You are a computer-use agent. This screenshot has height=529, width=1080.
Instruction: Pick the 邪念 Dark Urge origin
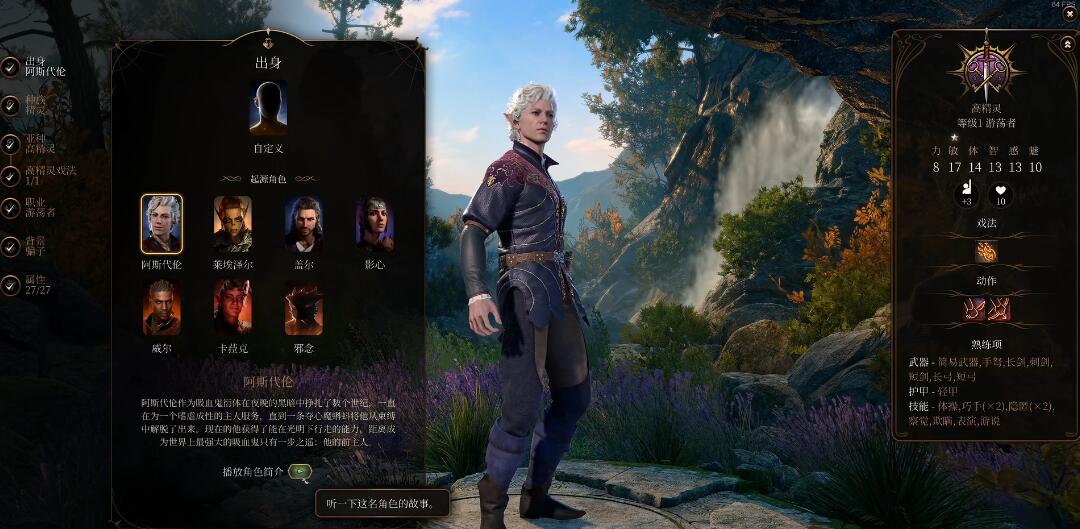pos(303,308)
